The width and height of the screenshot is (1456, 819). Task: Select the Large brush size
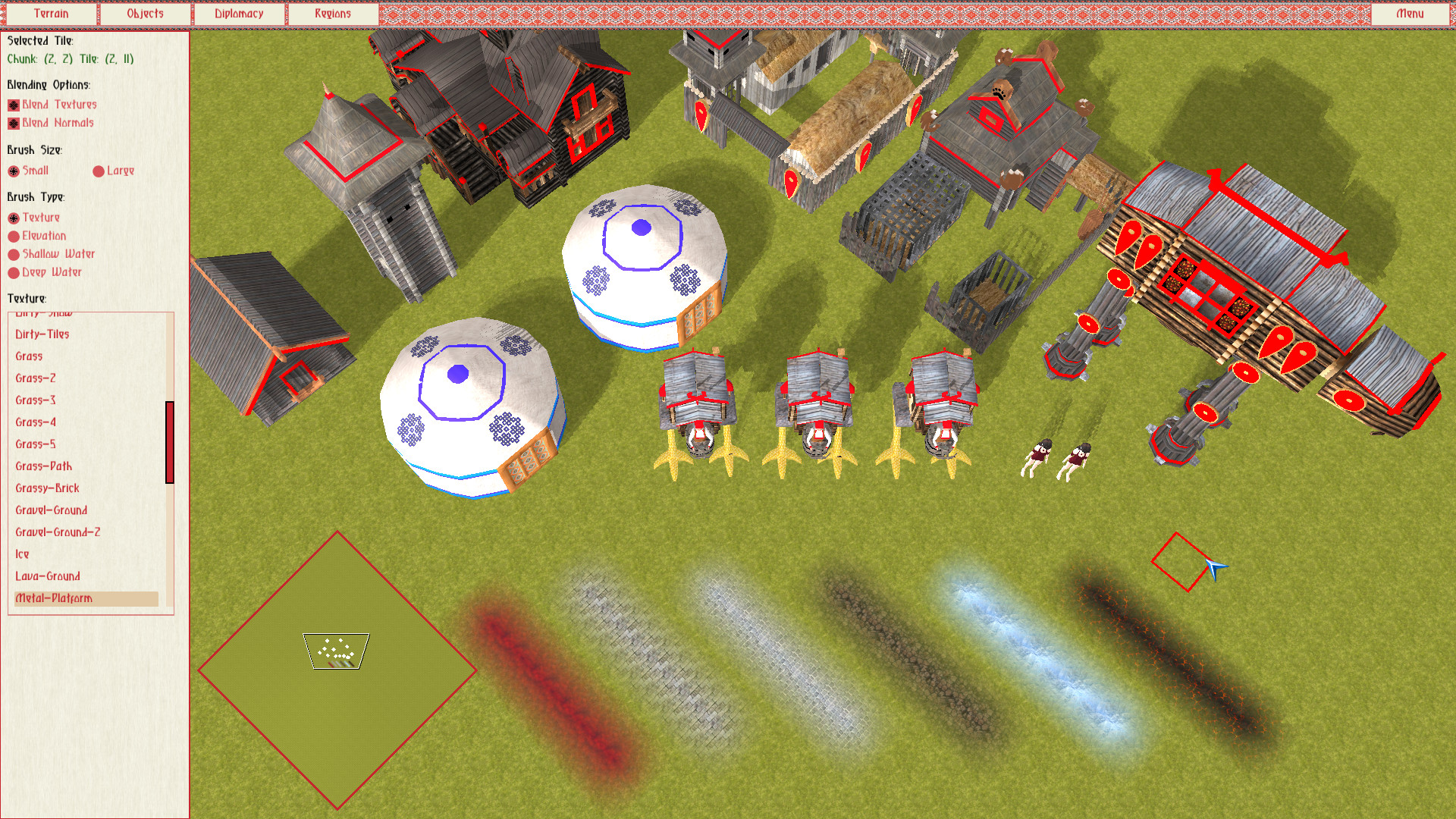pos(99,171)
